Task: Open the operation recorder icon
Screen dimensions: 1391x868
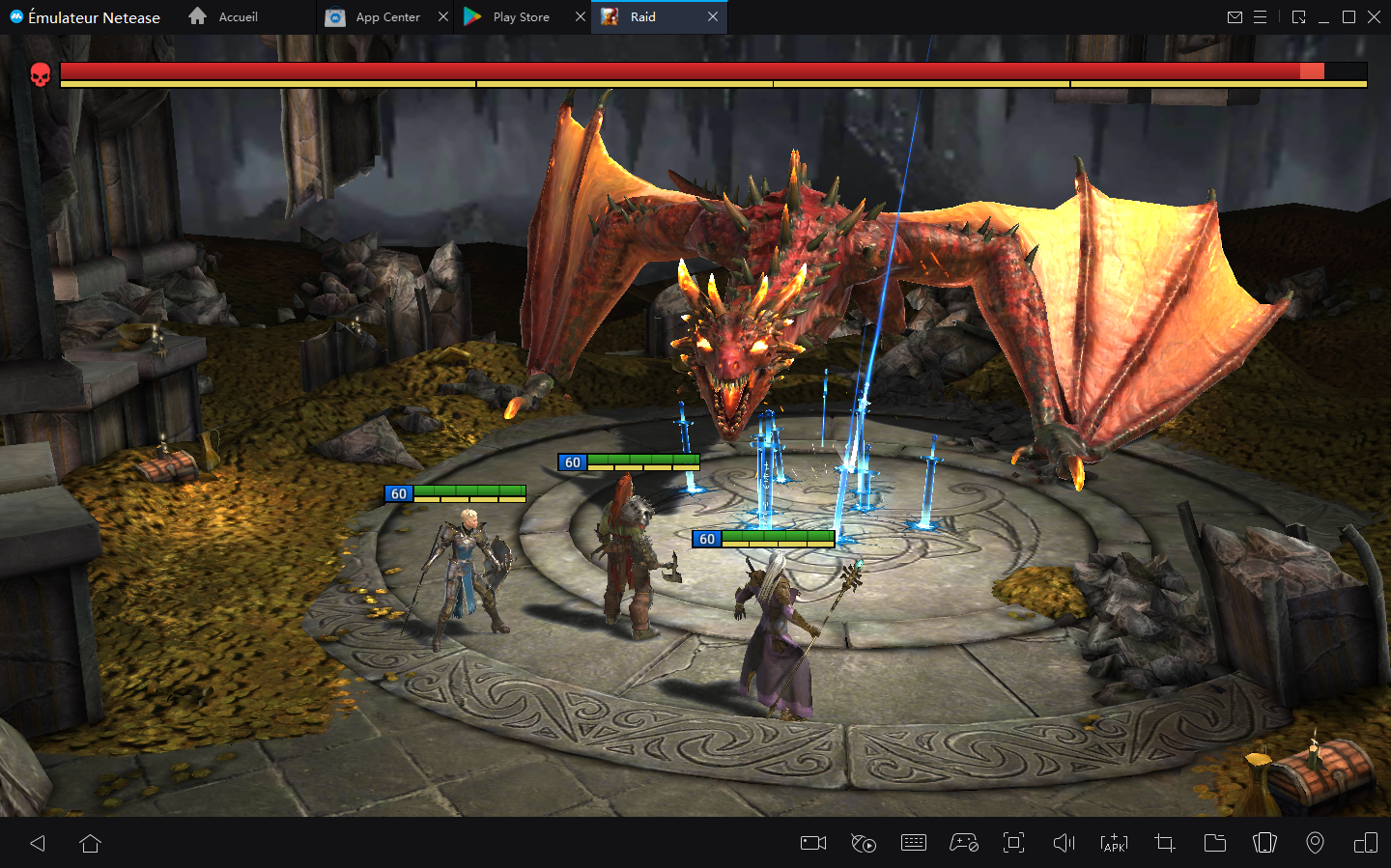Action: point(863,843)
